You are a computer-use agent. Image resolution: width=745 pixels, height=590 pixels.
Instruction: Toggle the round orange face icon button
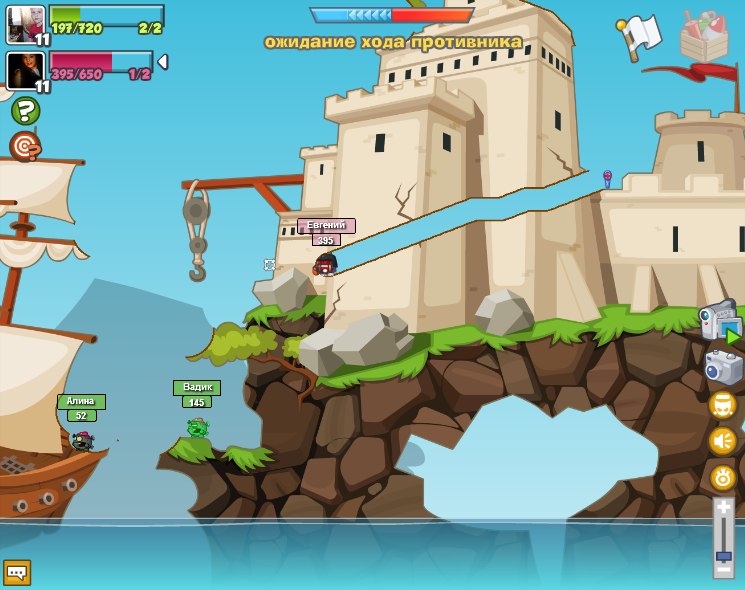click(722, 404)
